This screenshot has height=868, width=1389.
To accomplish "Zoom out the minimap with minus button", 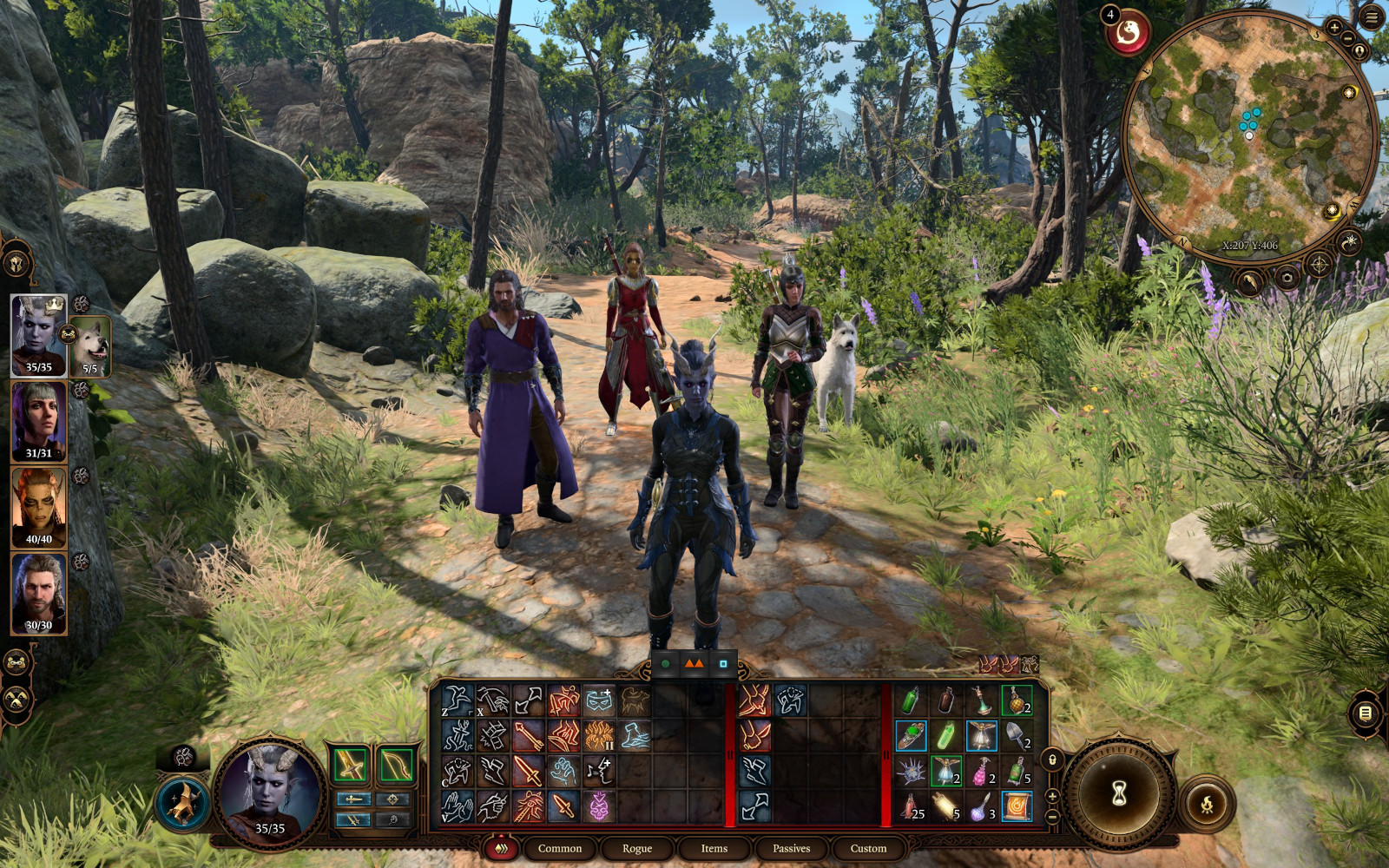I will 1347,39.
